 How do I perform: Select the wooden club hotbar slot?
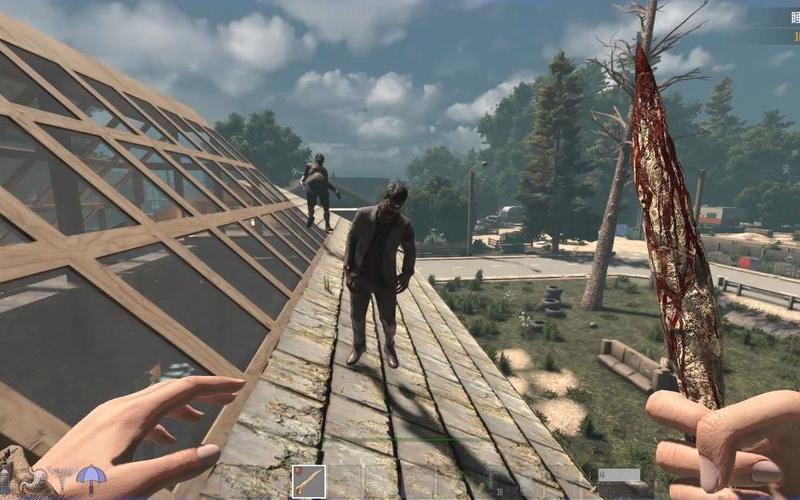pyautogui.click(x=308, y=481)
